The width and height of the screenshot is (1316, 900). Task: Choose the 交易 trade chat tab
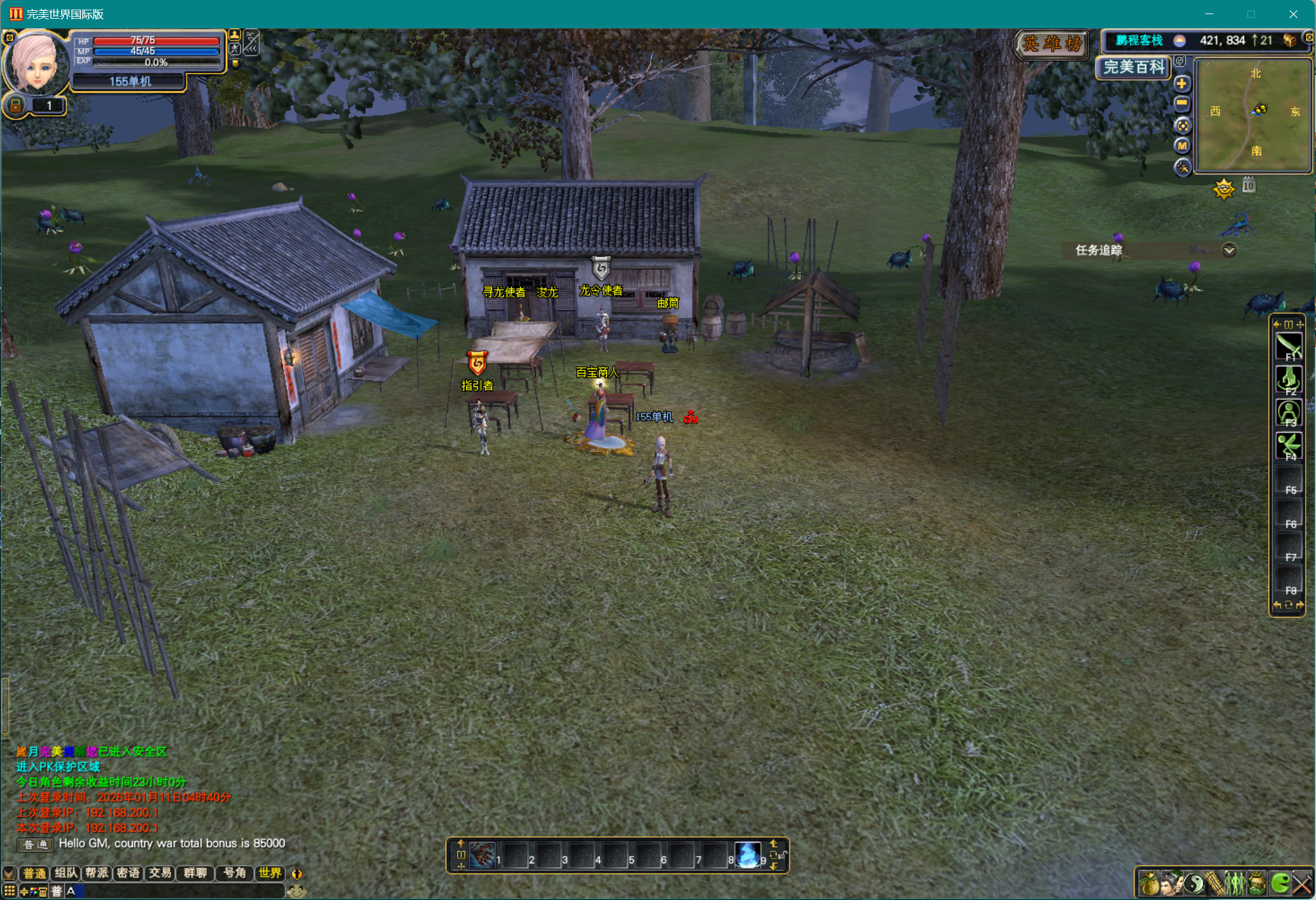(x=160, y=873)
